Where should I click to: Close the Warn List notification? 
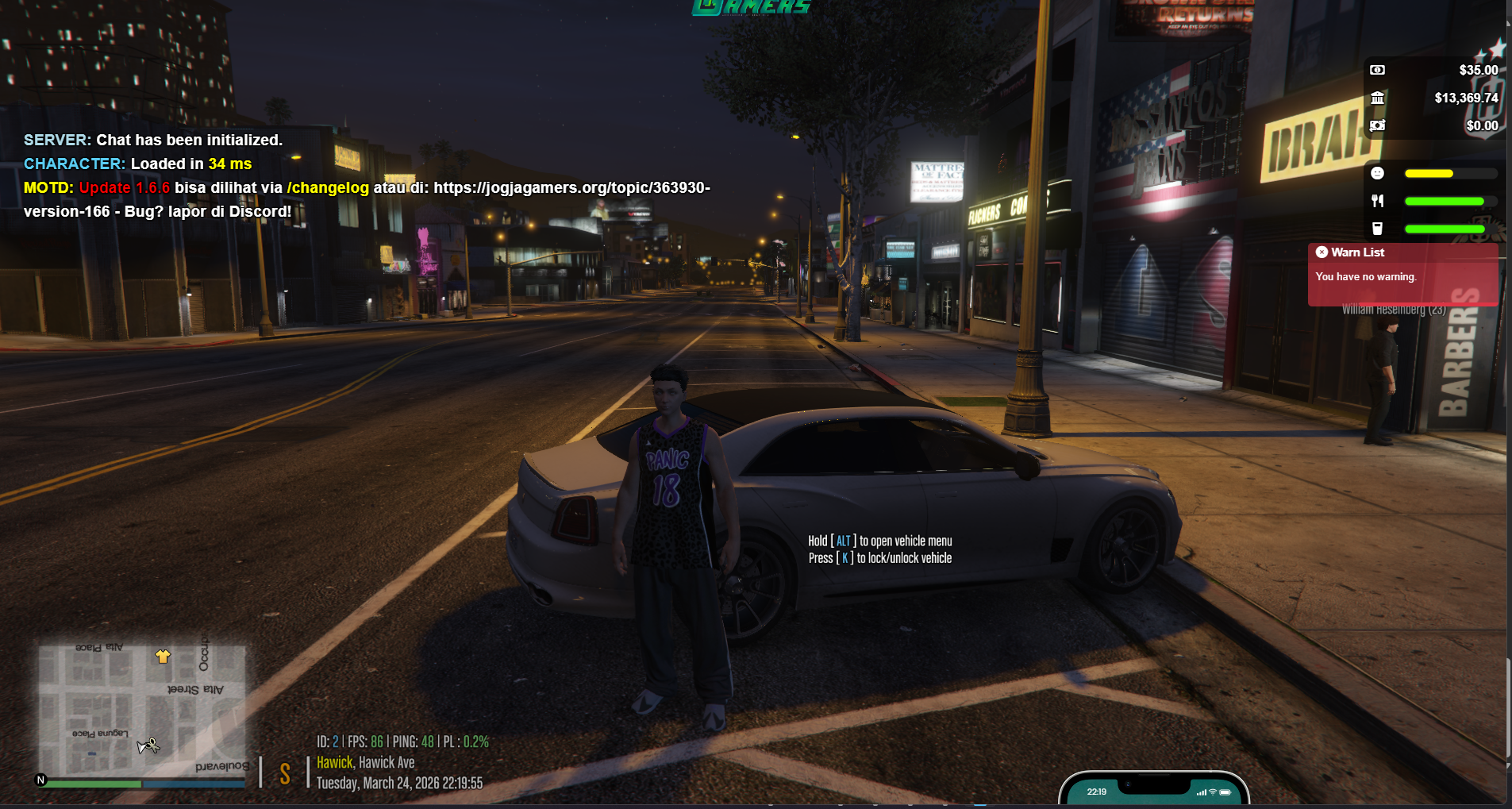1322,252
